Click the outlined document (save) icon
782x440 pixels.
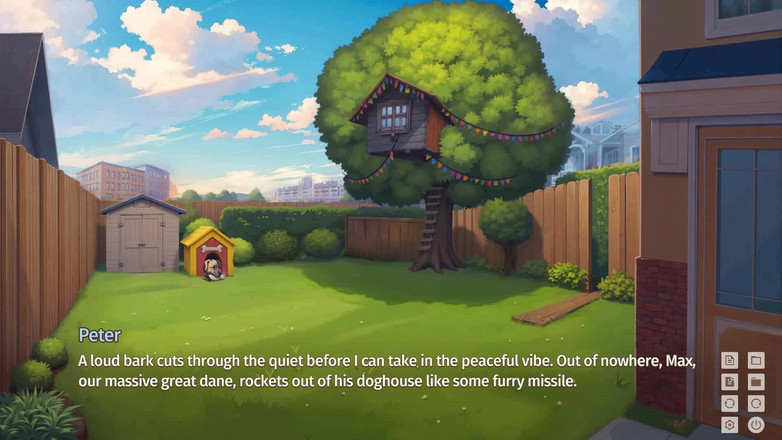coord(730,360)
